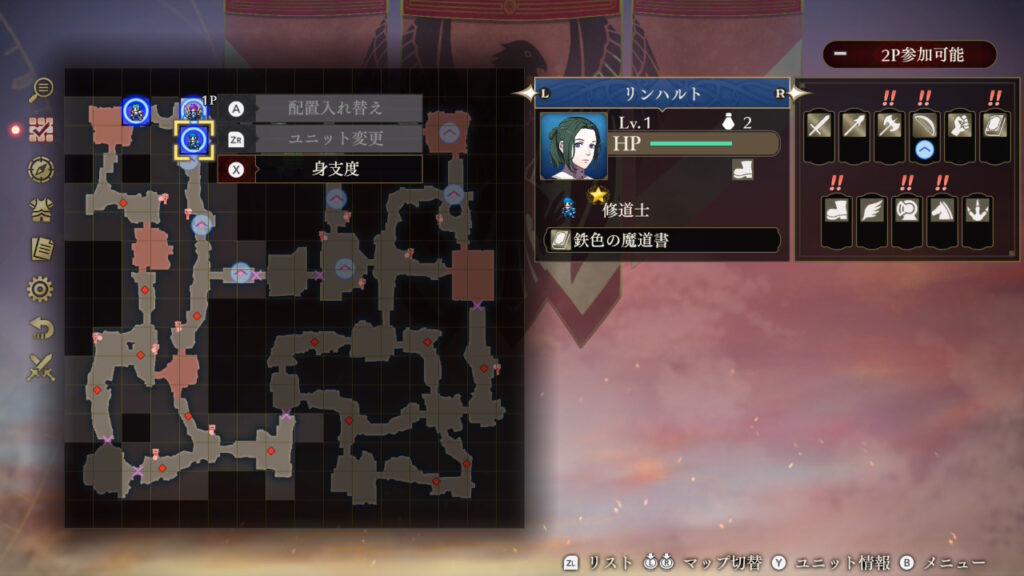Select the winged flier type icon
1024x576 pixels.
871,208
